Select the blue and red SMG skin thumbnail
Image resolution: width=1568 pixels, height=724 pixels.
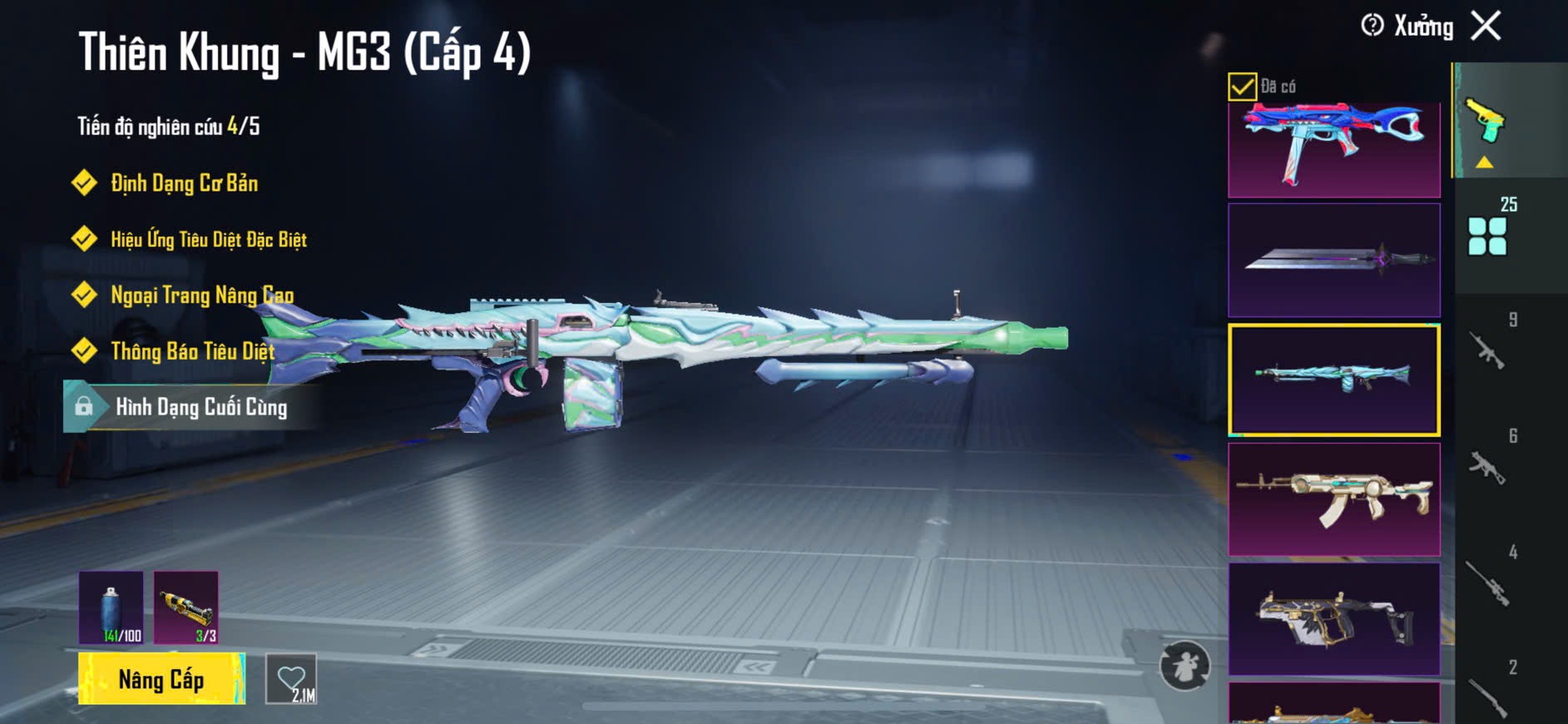[x=1333, y=148]
